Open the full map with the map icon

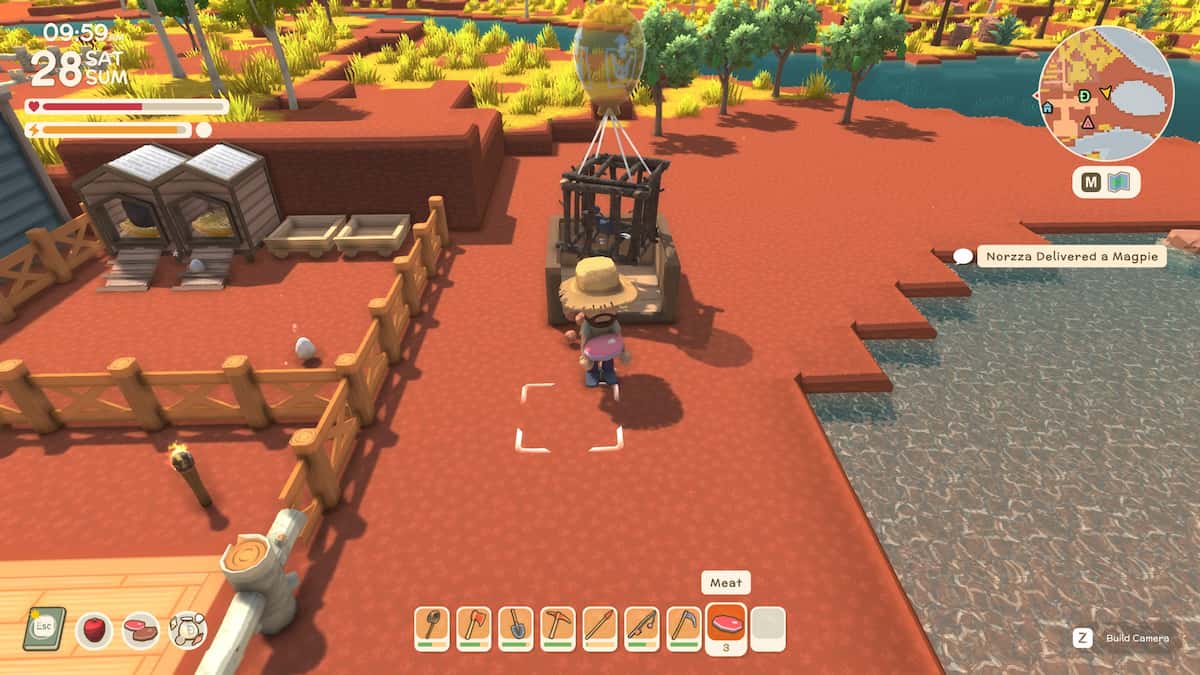tap(1119, 183)
